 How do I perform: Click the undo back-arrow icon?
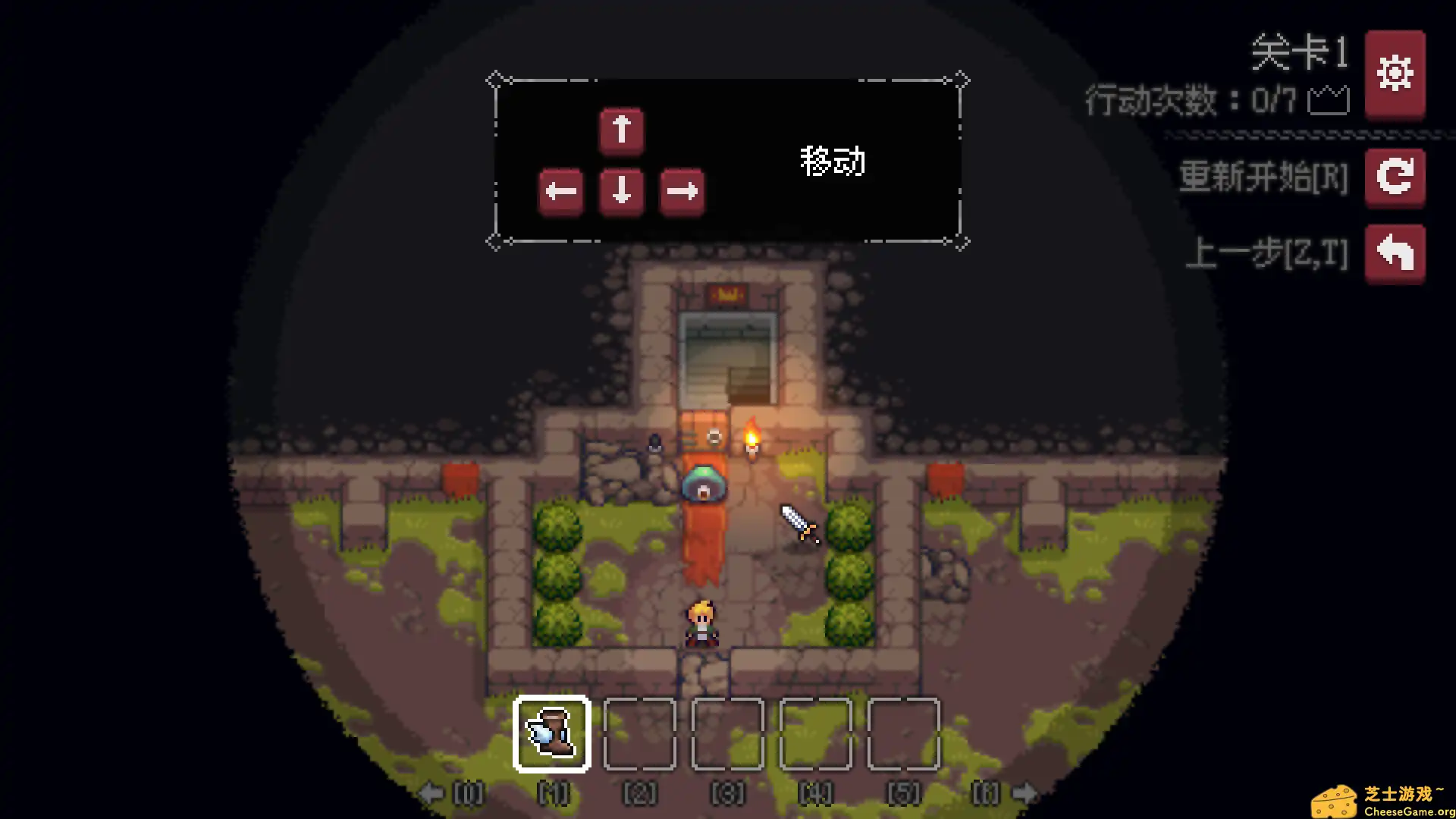[1395, 253]
